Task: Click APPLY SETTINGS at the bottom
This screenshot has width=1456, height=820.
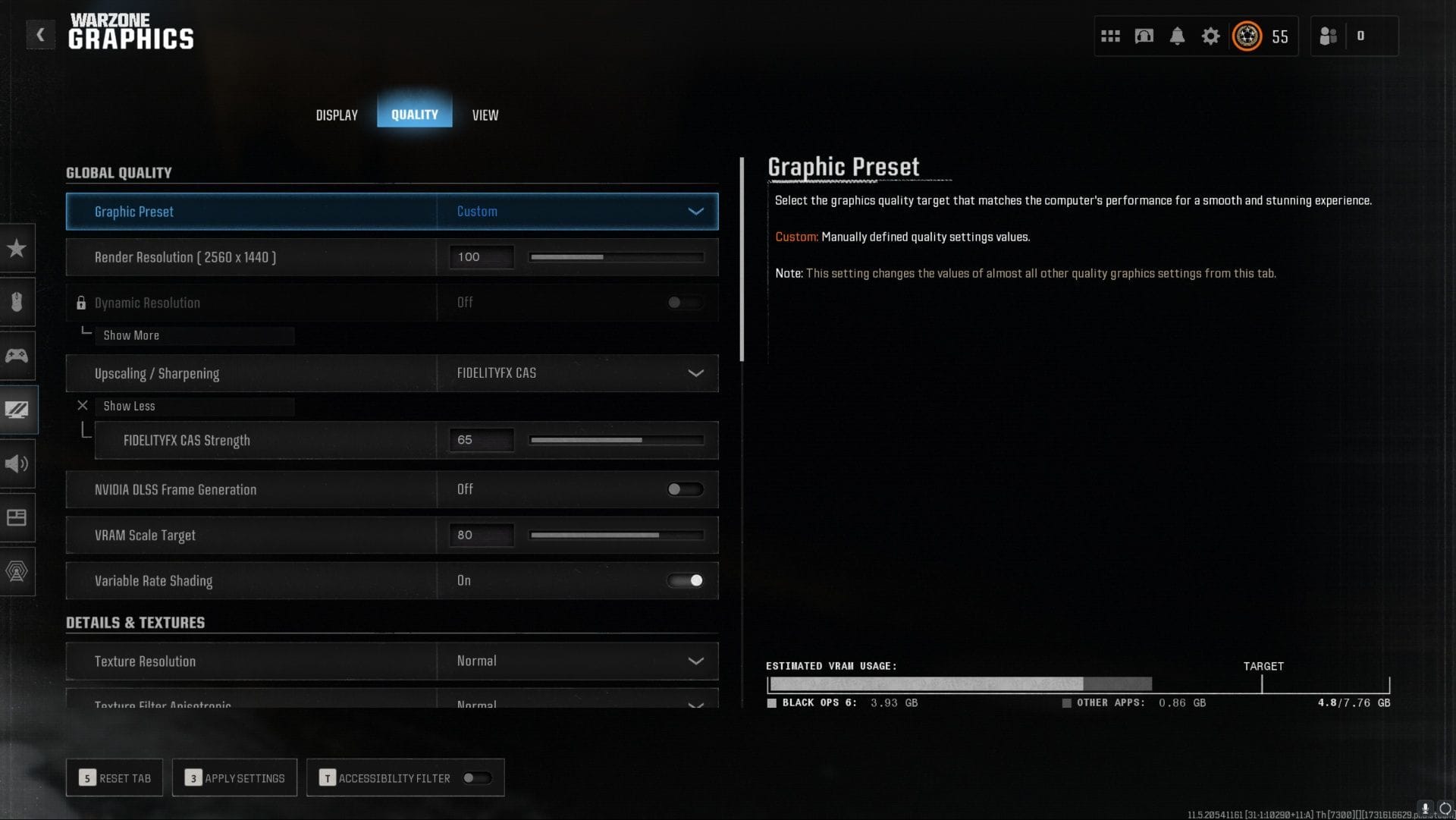Action: pos(234,778)
